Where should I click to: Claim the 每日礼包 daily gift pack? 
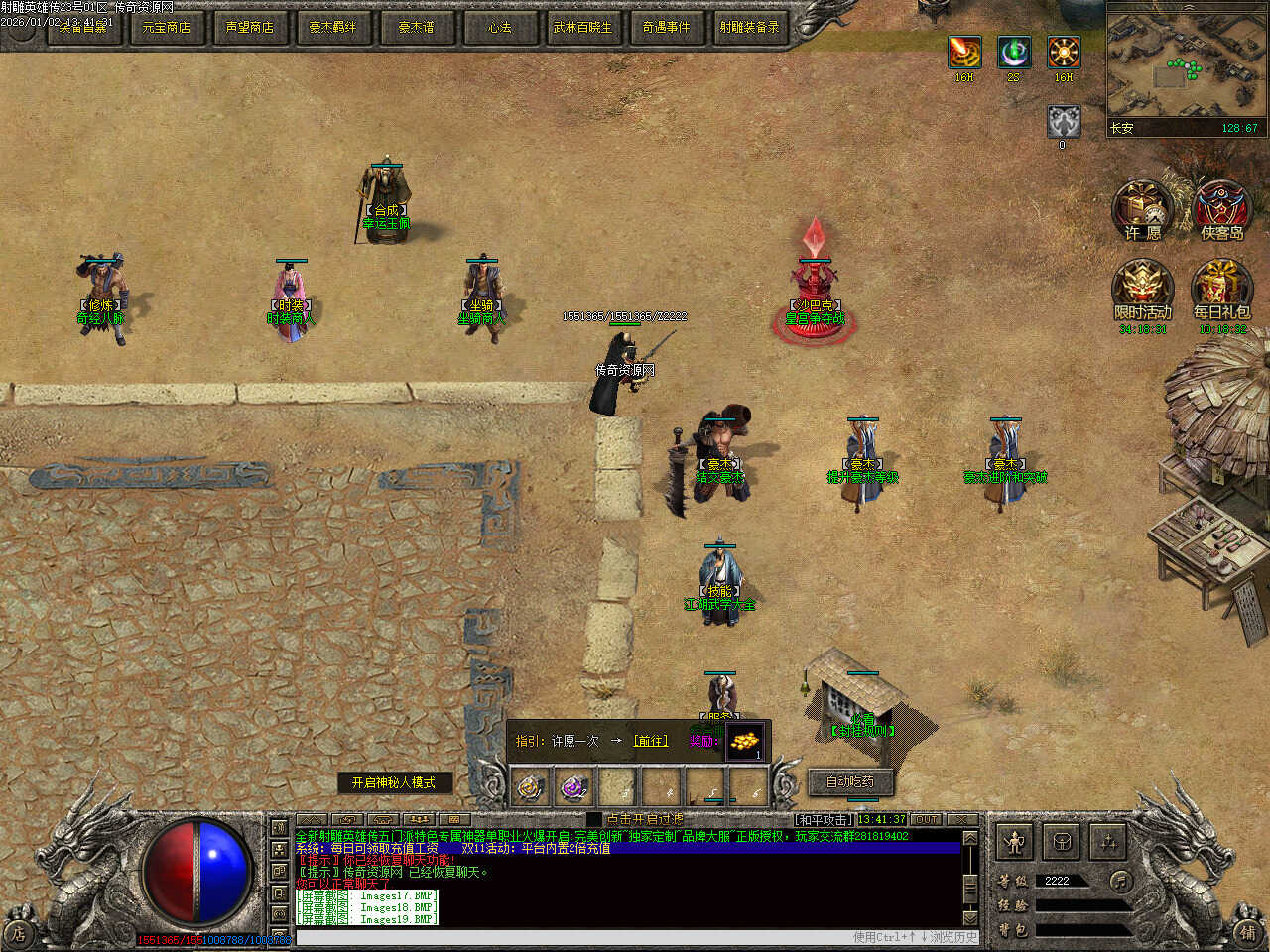[x=1221, y=290]
